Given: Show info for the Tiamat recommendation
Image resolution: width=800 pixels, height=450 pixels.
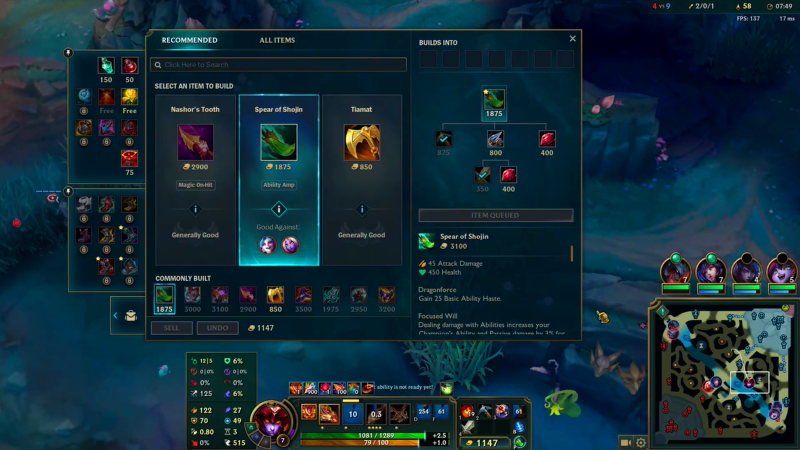Looking at the screenshot, I should click(x=362, y=210).
